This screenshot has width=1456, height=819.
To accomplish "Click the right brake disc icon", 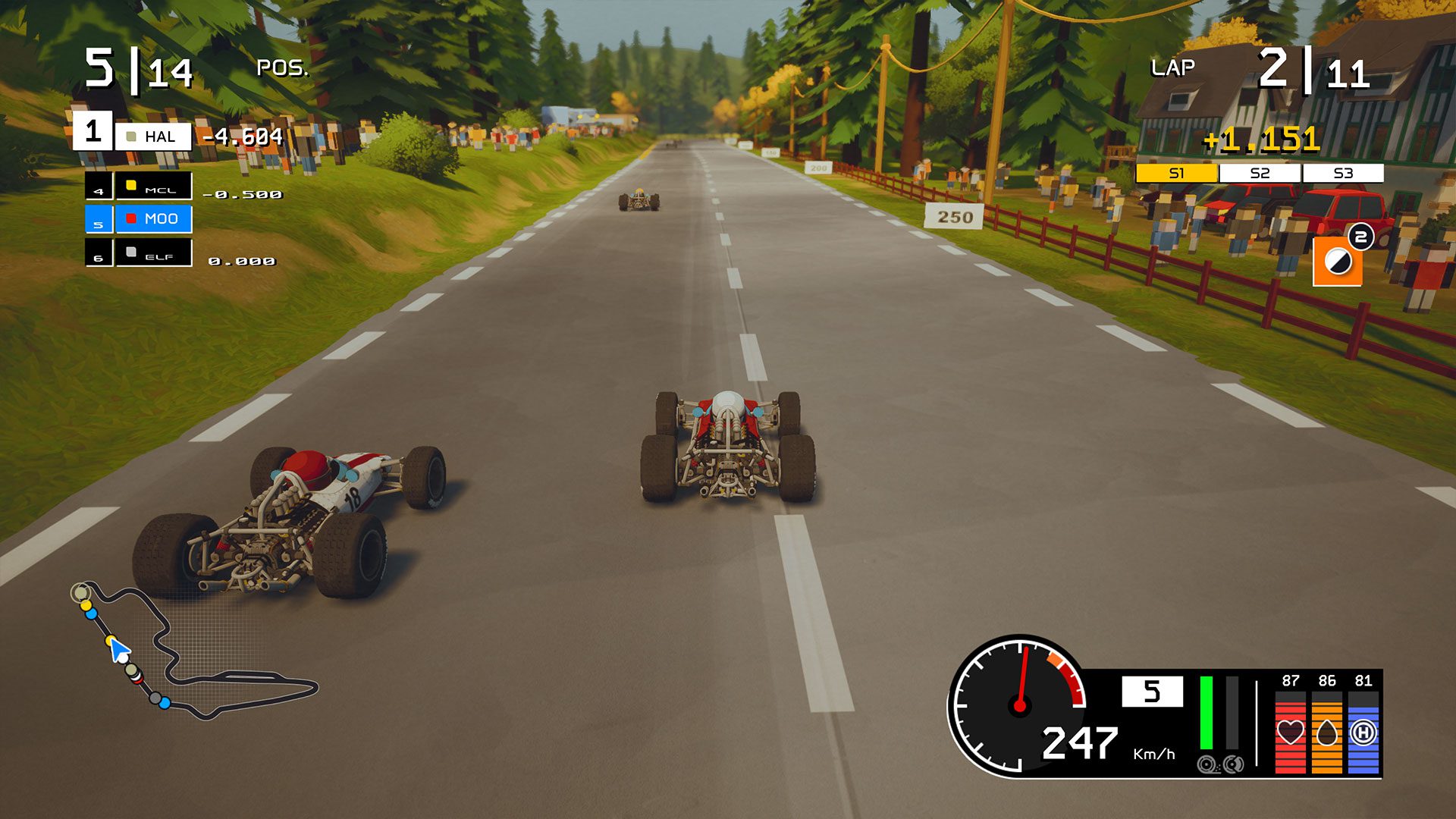I will click(1233, 765).
